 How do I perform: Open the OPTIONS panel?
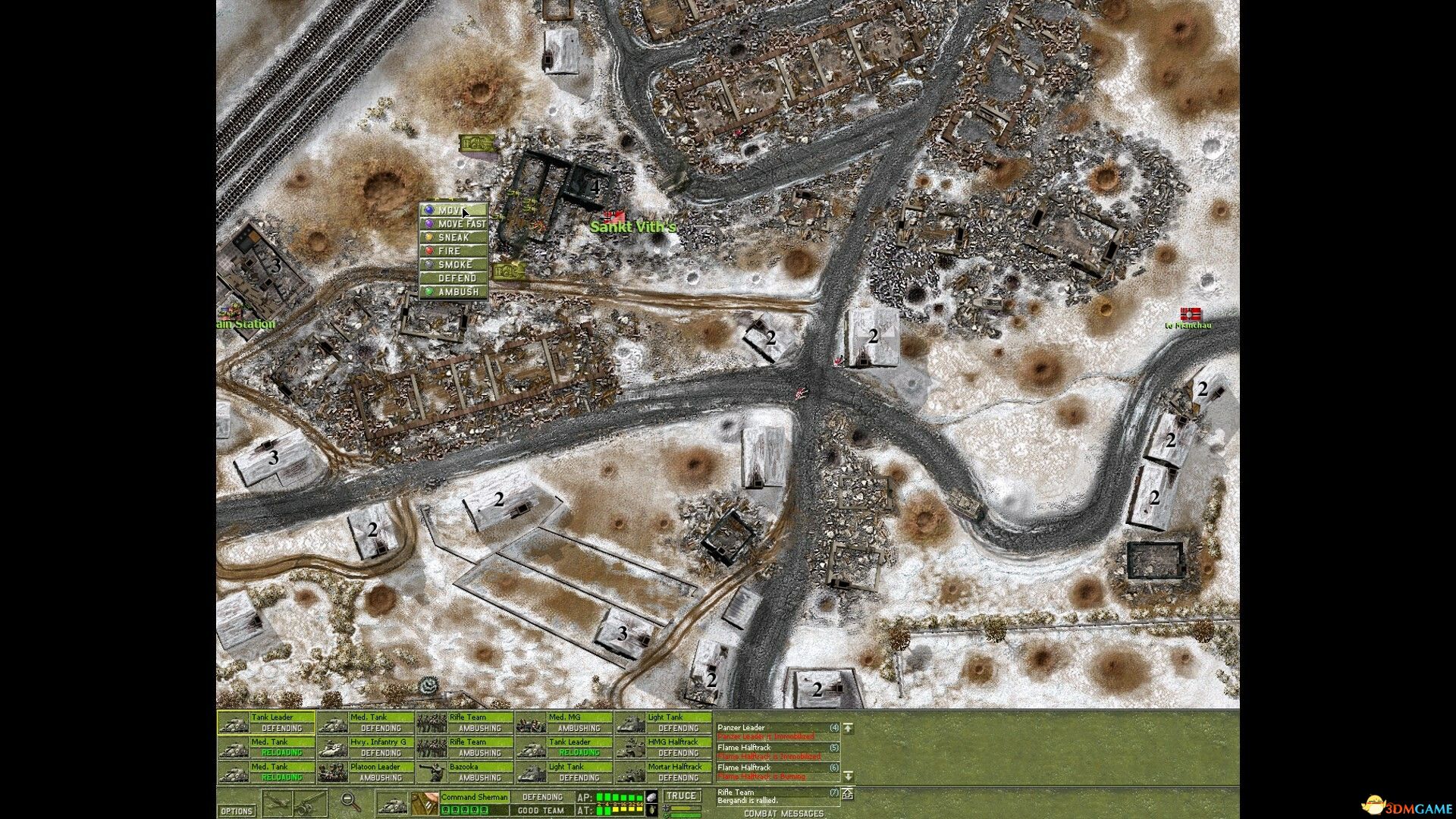click(x=236, y=811)
